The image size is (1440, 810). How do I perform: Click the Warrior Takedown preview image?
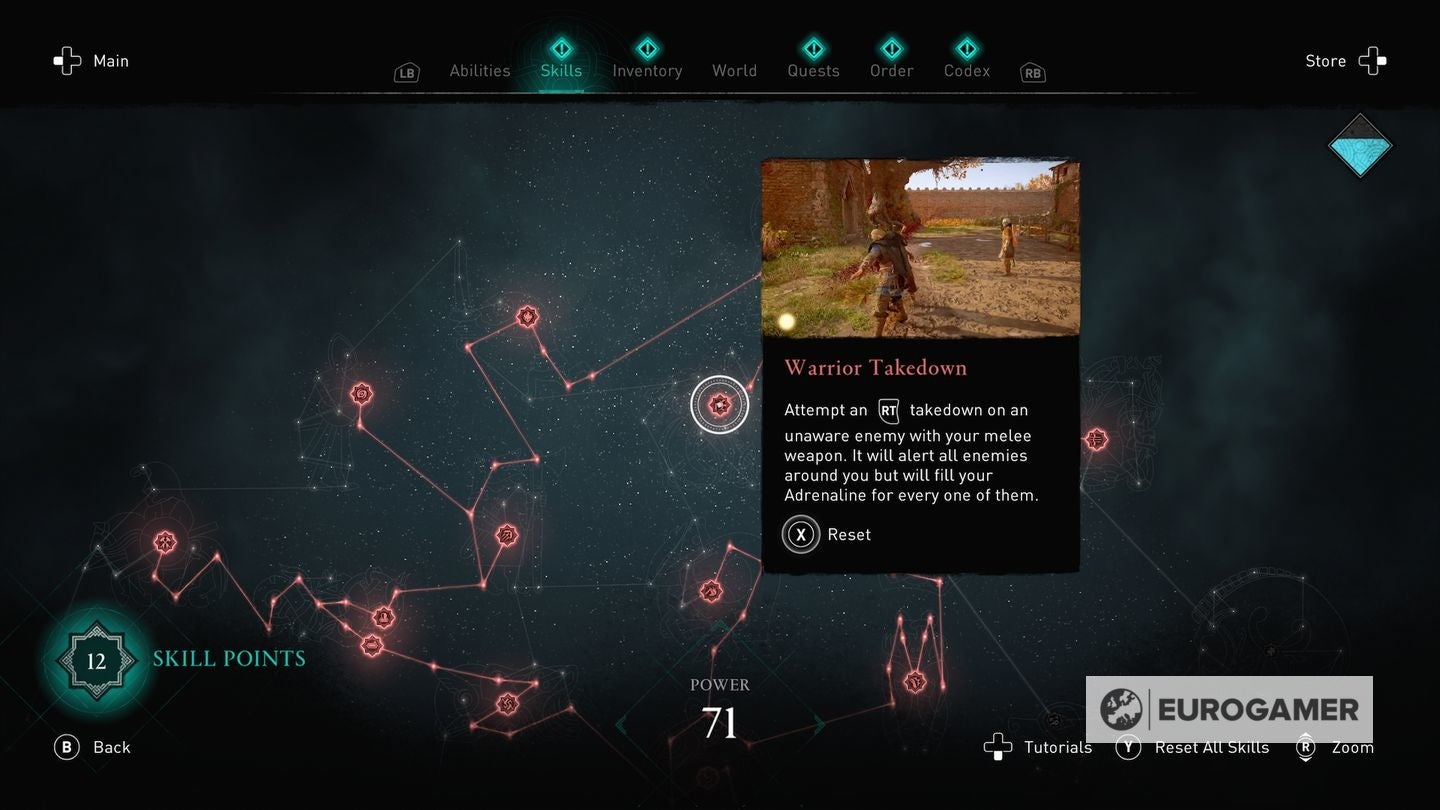click(x=921, y=247)
